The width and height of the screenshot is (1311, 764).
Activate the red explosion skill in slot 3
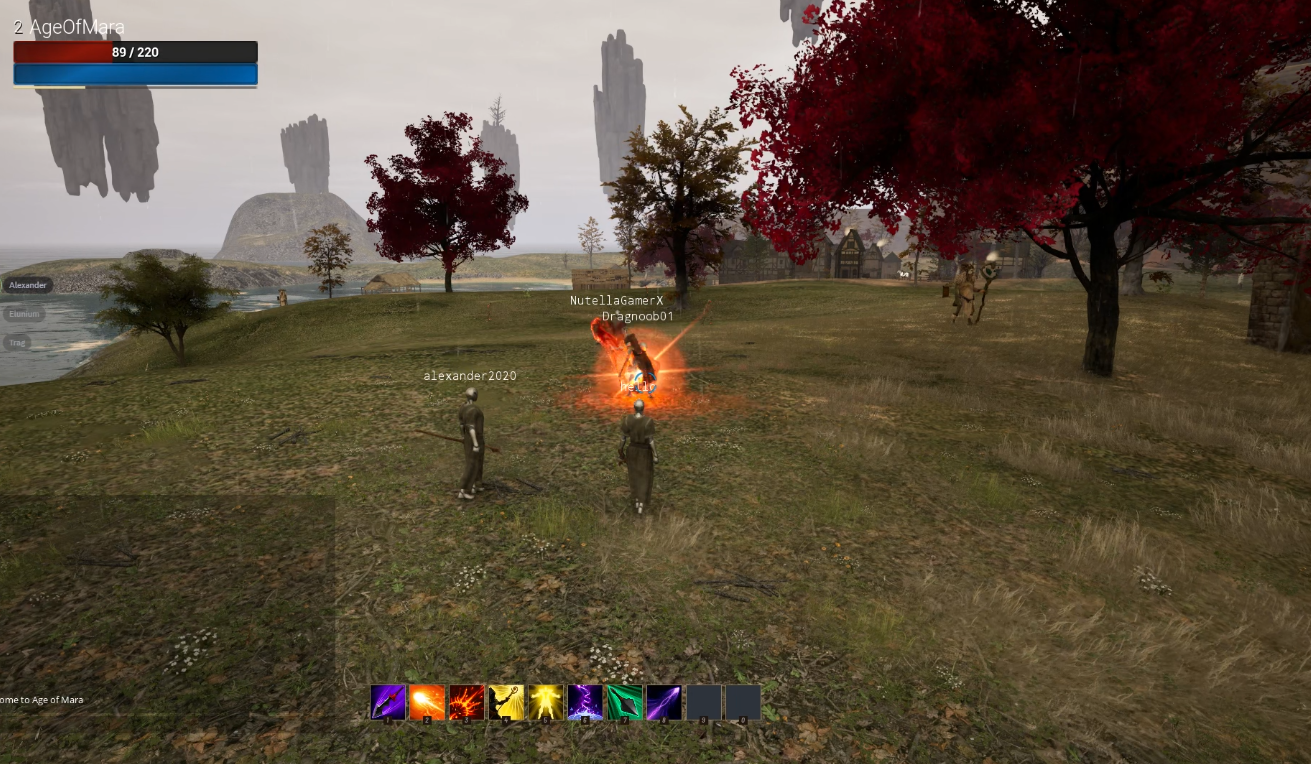(466, 702)
